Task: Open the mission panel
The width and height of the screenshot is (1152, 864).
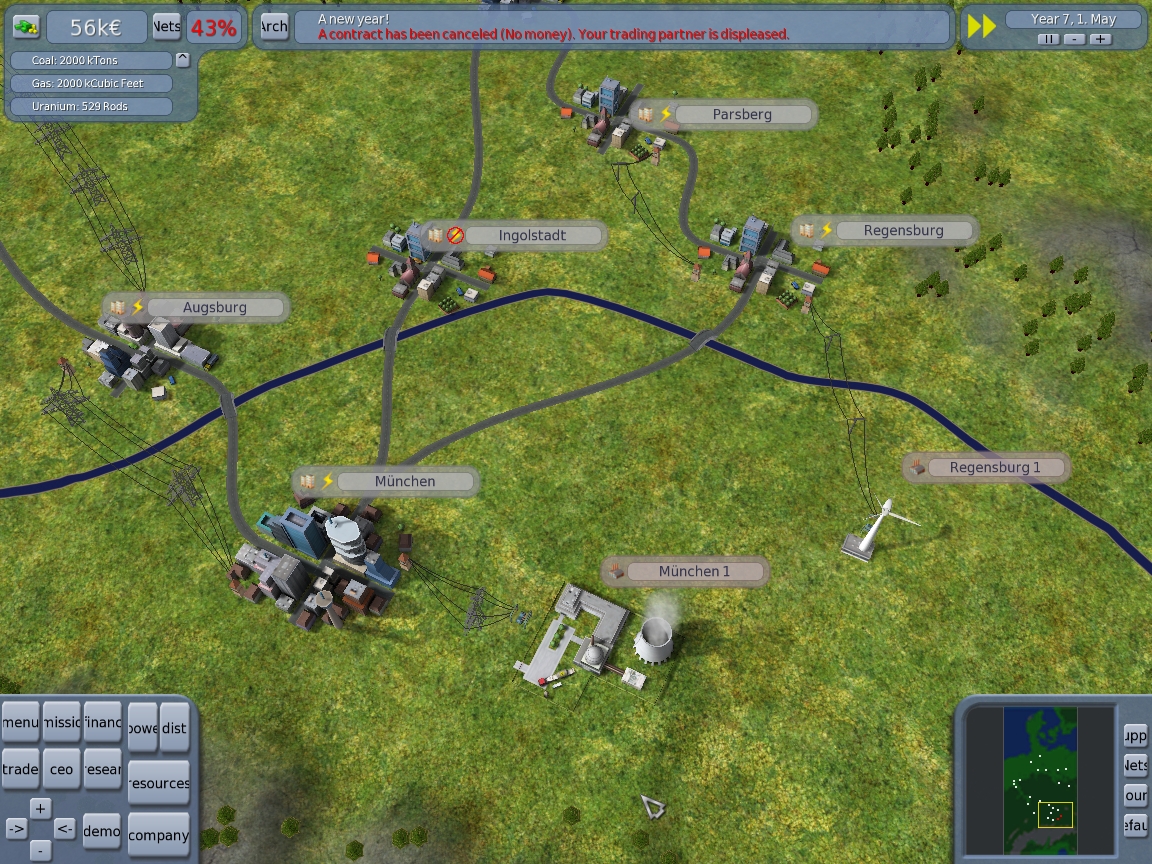Action: 61,722
